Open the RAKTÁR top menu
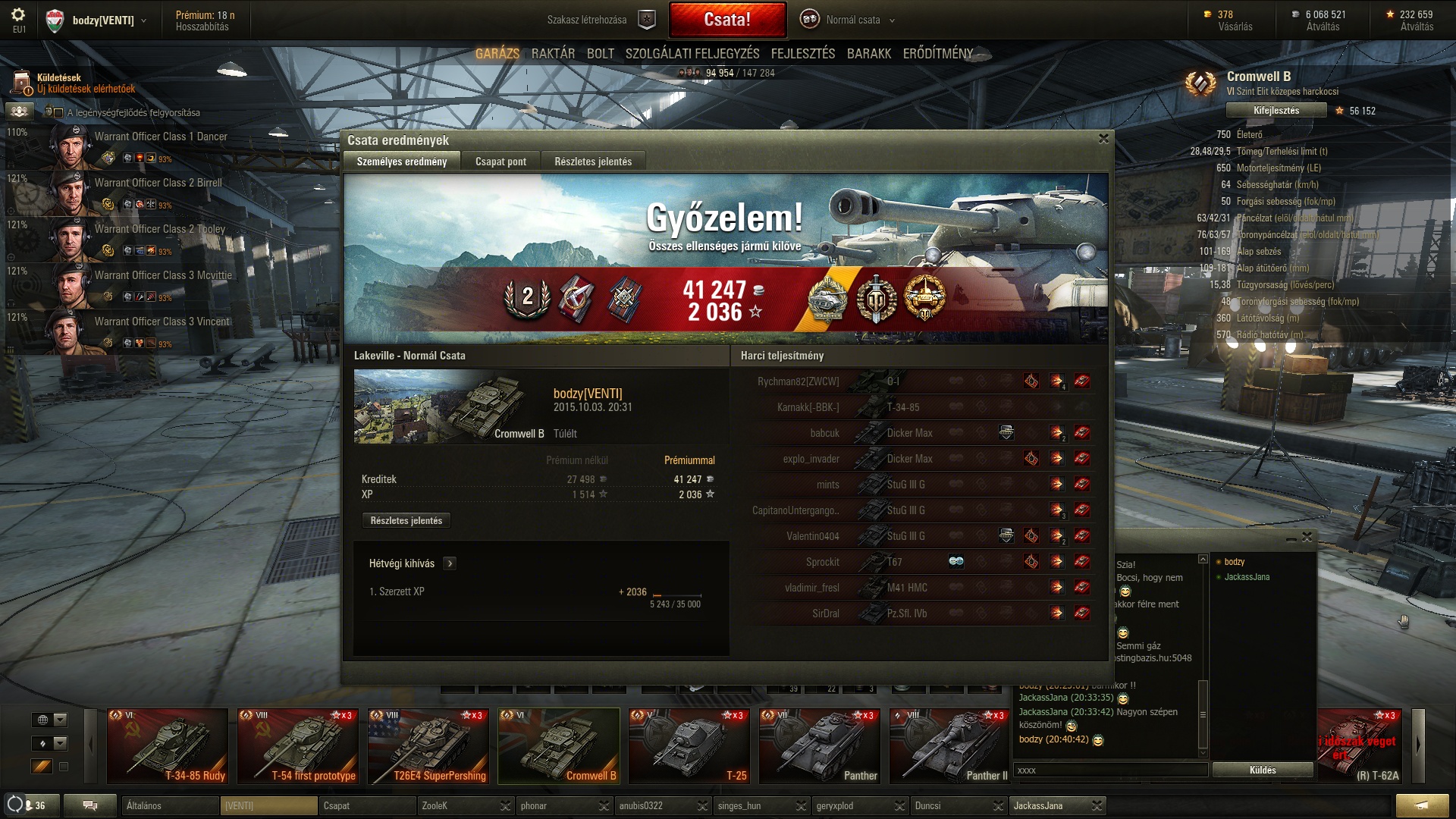 click(x=553, y=54)
